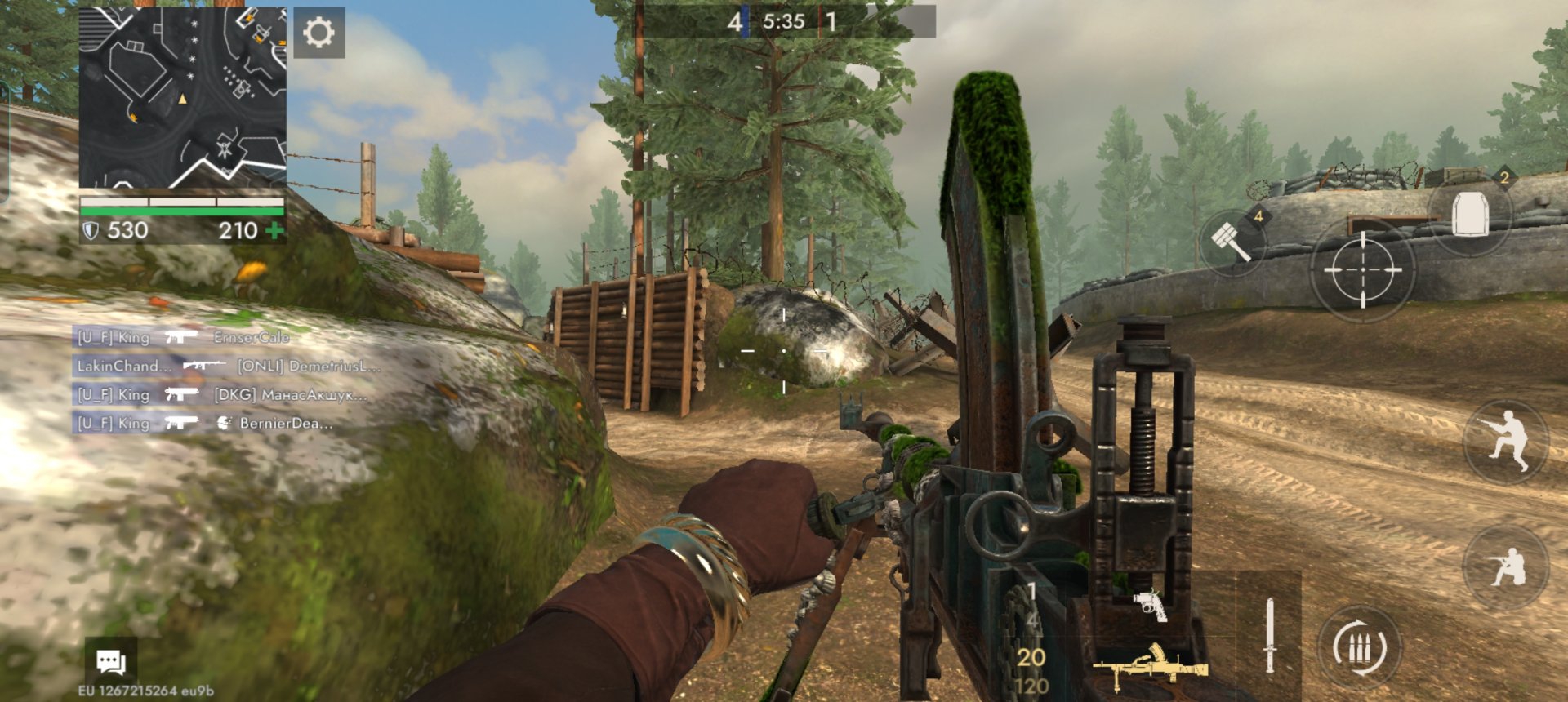
Task: Toggle the crouch stance button
Action: pyautogui.click(x=1506, y=567)
